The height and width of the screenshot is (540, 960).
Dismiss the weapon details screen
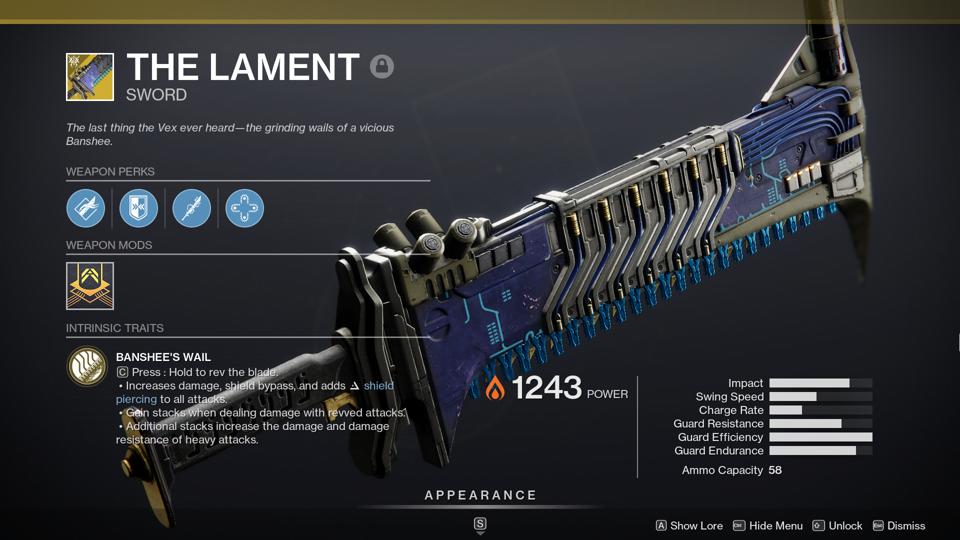click(898, 525)
